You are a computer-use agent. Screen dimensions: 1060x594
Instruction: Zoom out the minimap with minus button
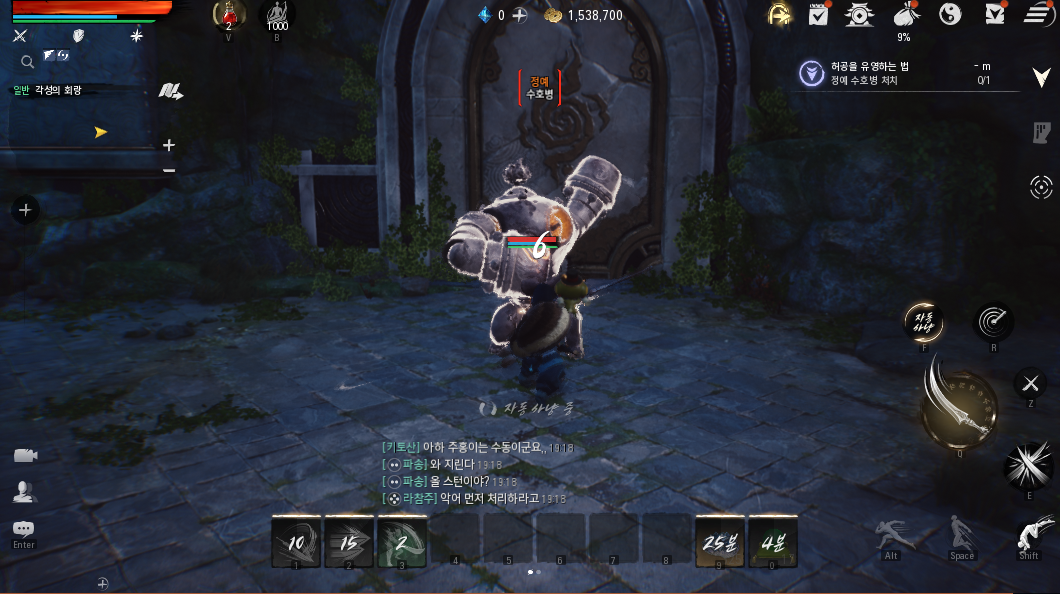pos(169,170)
